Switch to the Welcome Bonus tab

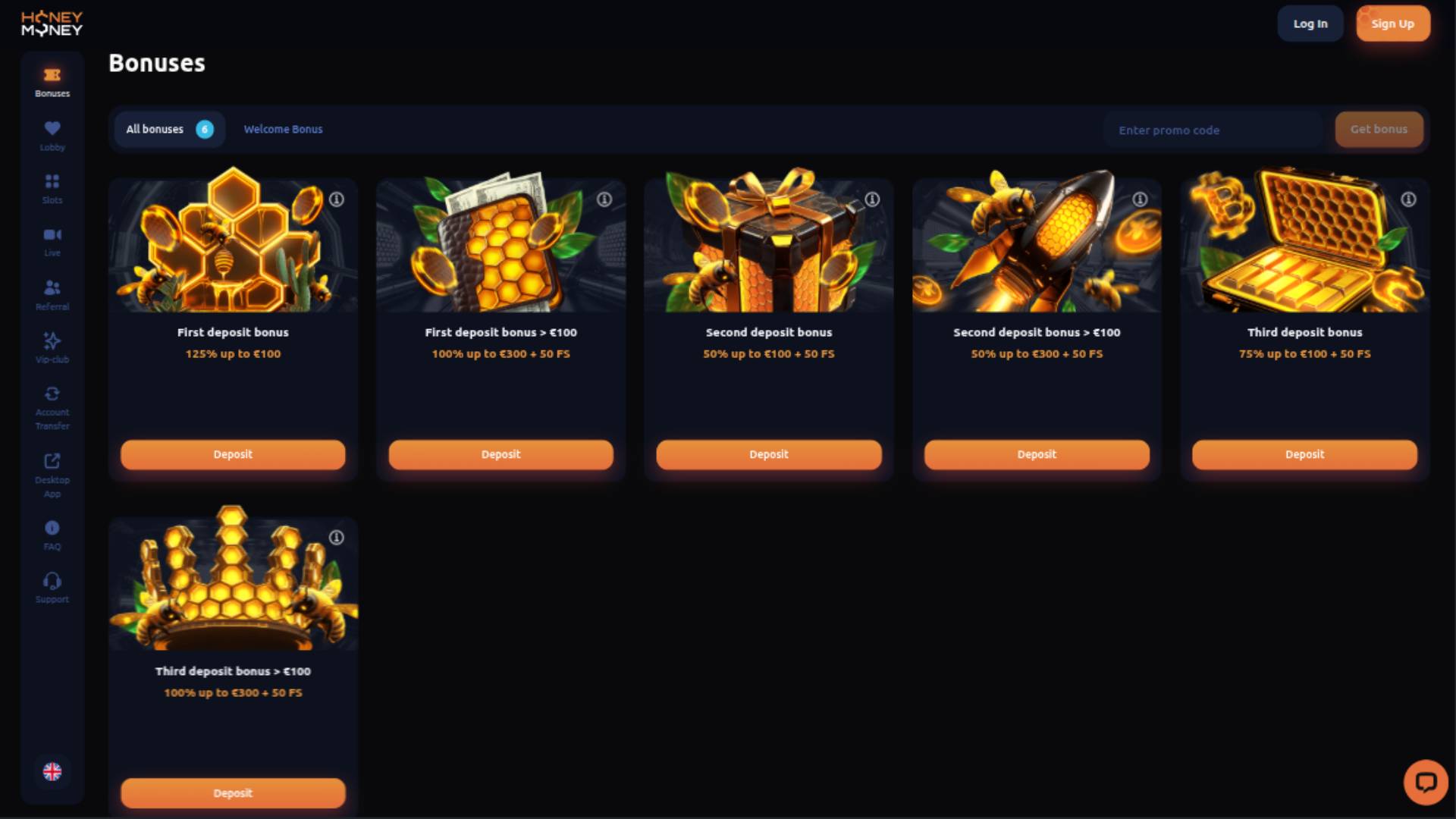tap(283, 129)
